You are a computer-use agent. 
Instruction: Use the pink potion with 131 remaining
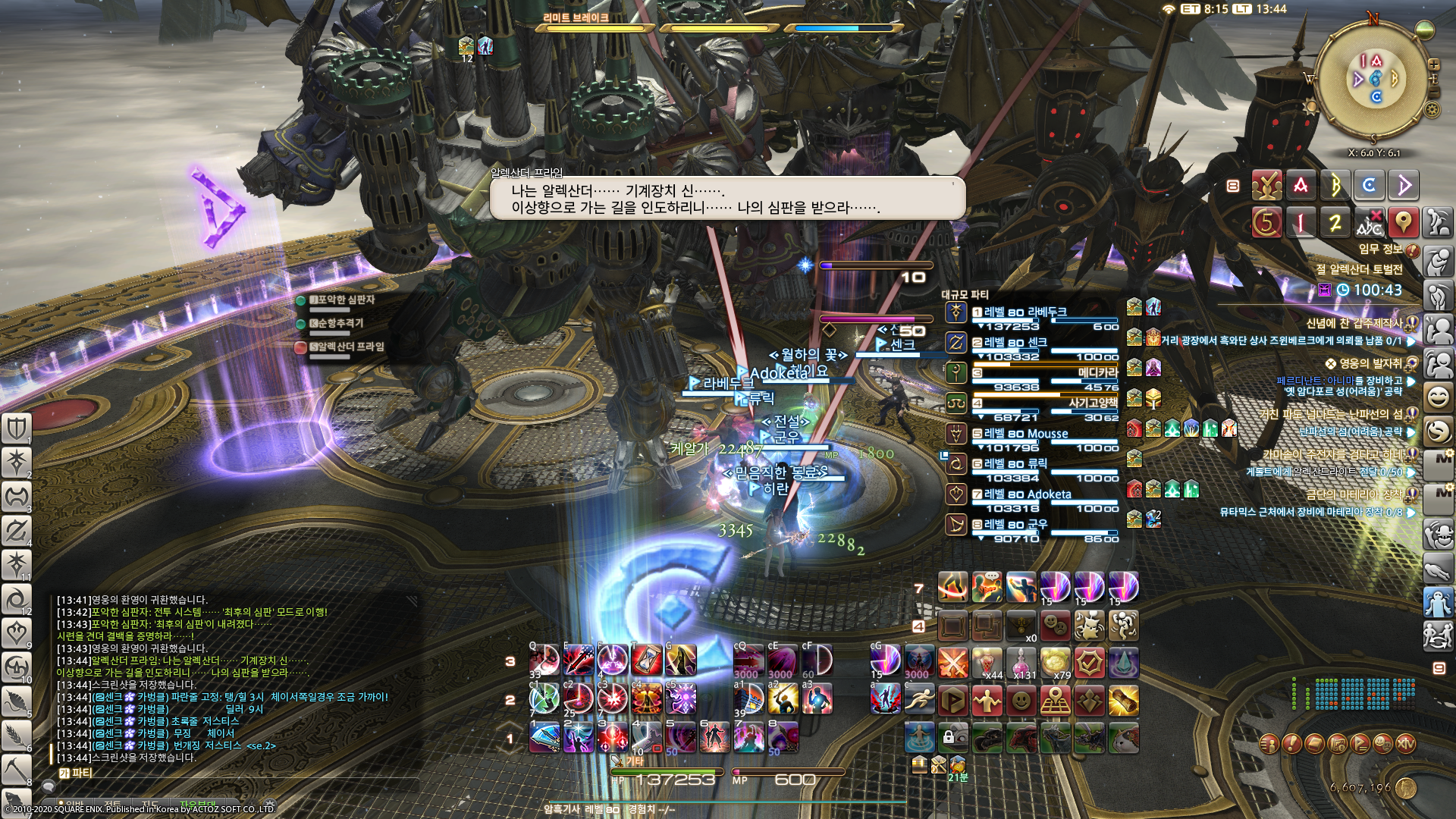[x=1021, y=664]
